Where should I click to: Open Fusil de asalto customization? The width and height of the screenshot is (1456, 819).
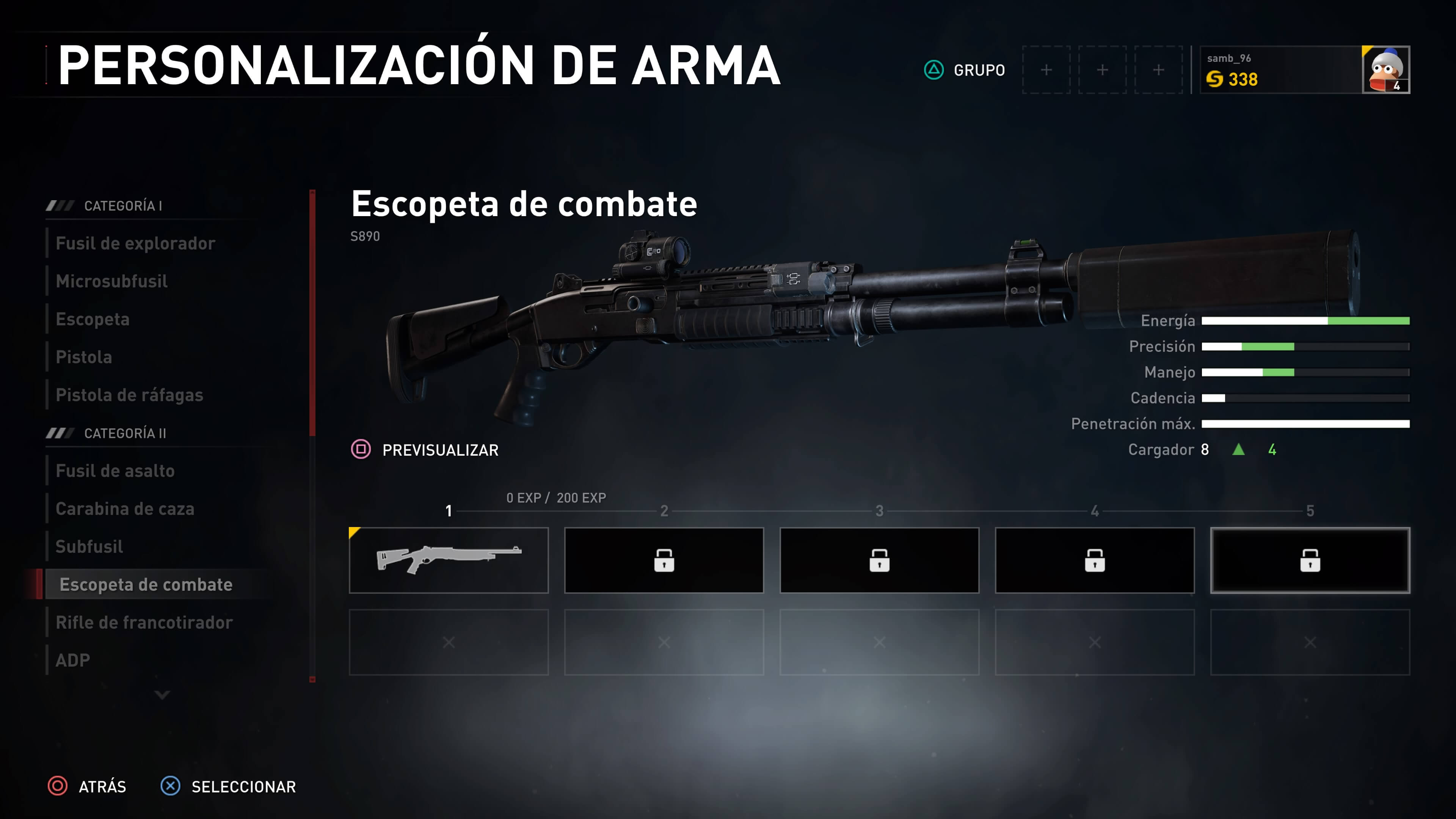pyautogui.click(x=115, y=471)
